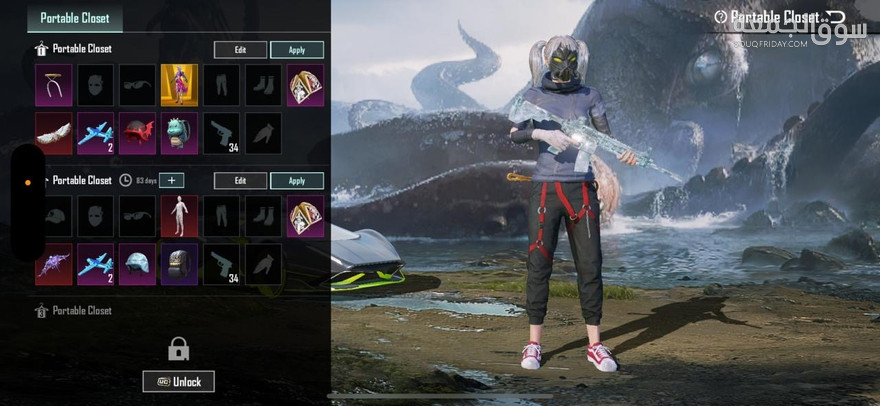This screenshot has height=407, width=880.
Task: Choose the green dinosaur backpack slot
Action: pyautogui.click(x=179, y=133)
